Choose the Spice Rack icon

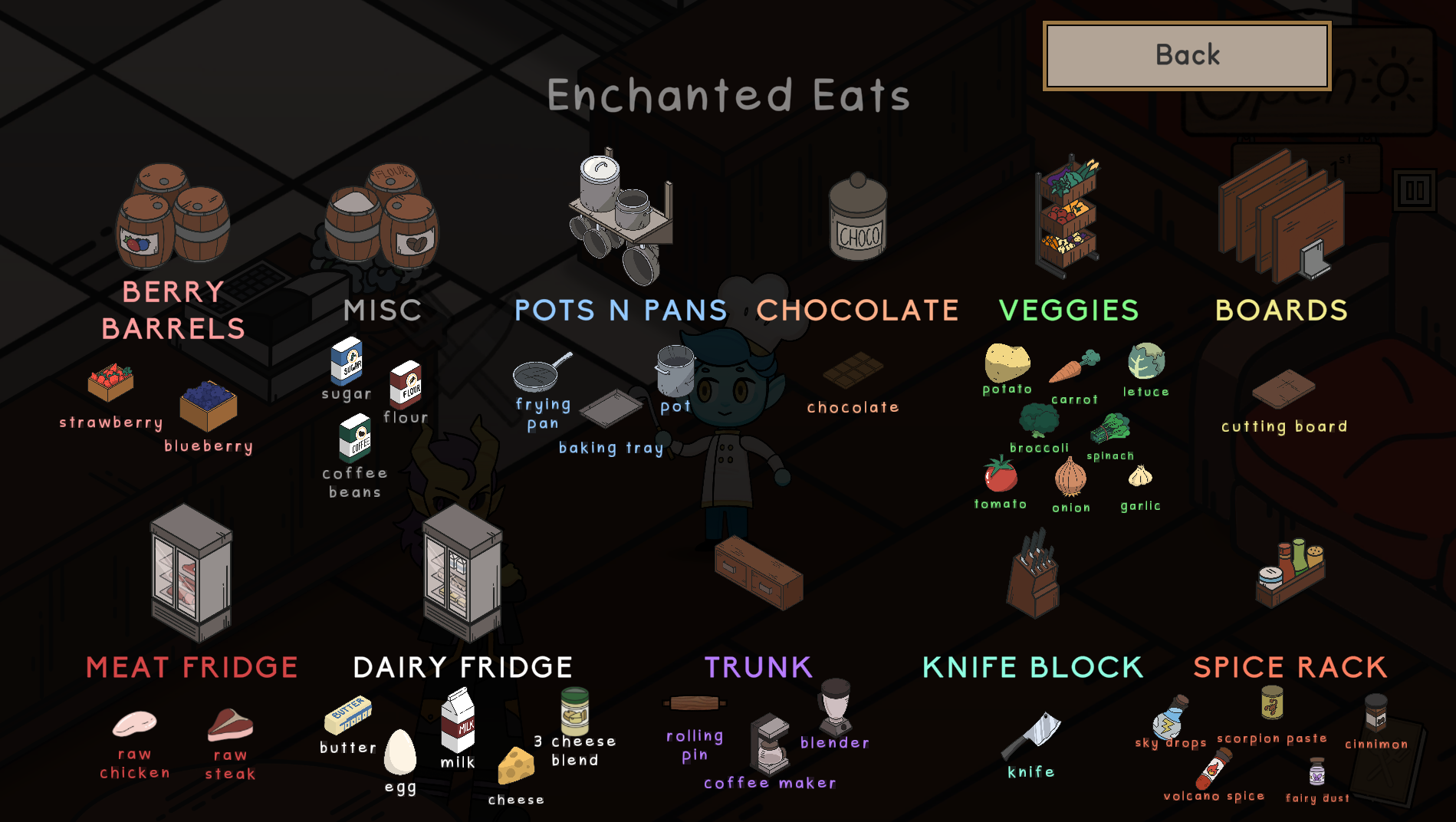[x=1291, y=574]
